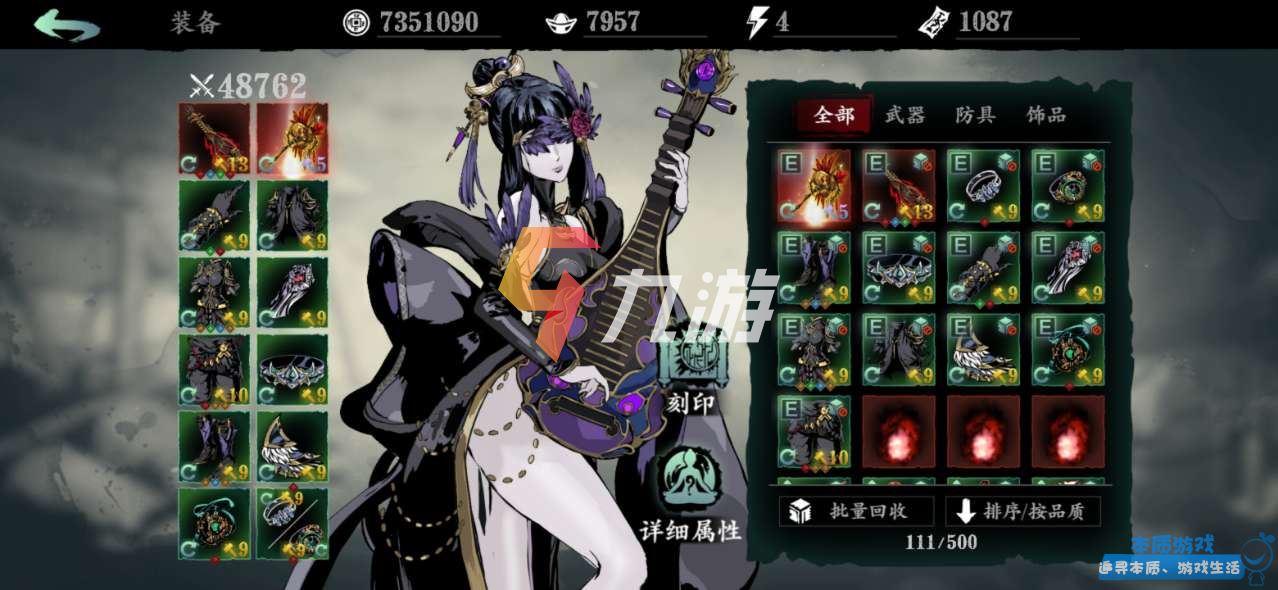
Task: Switch to the 饰品 tab
Action: coord(1046,115)
